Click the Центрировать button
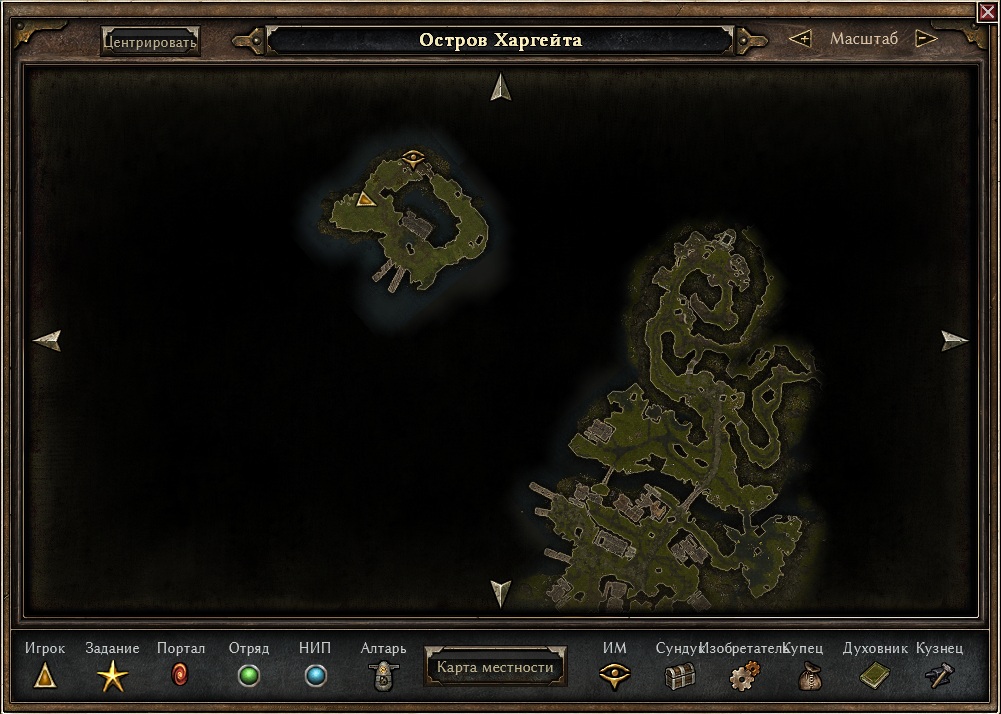Viewport: 1001px width, 714px height. click(150, 42)
